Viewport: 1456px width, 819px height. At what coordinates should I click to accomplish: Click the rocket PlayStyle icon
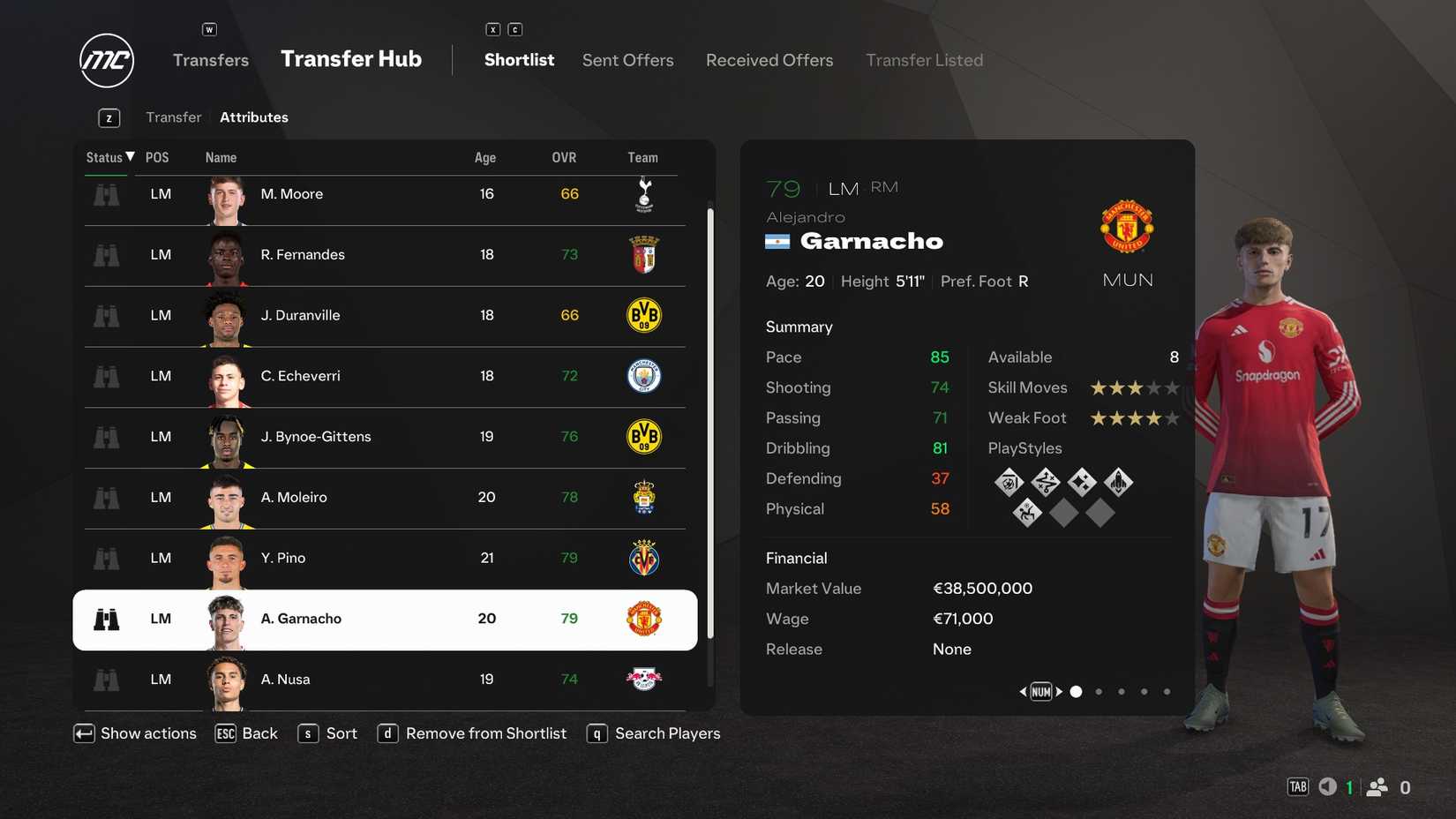point(1117,482)
